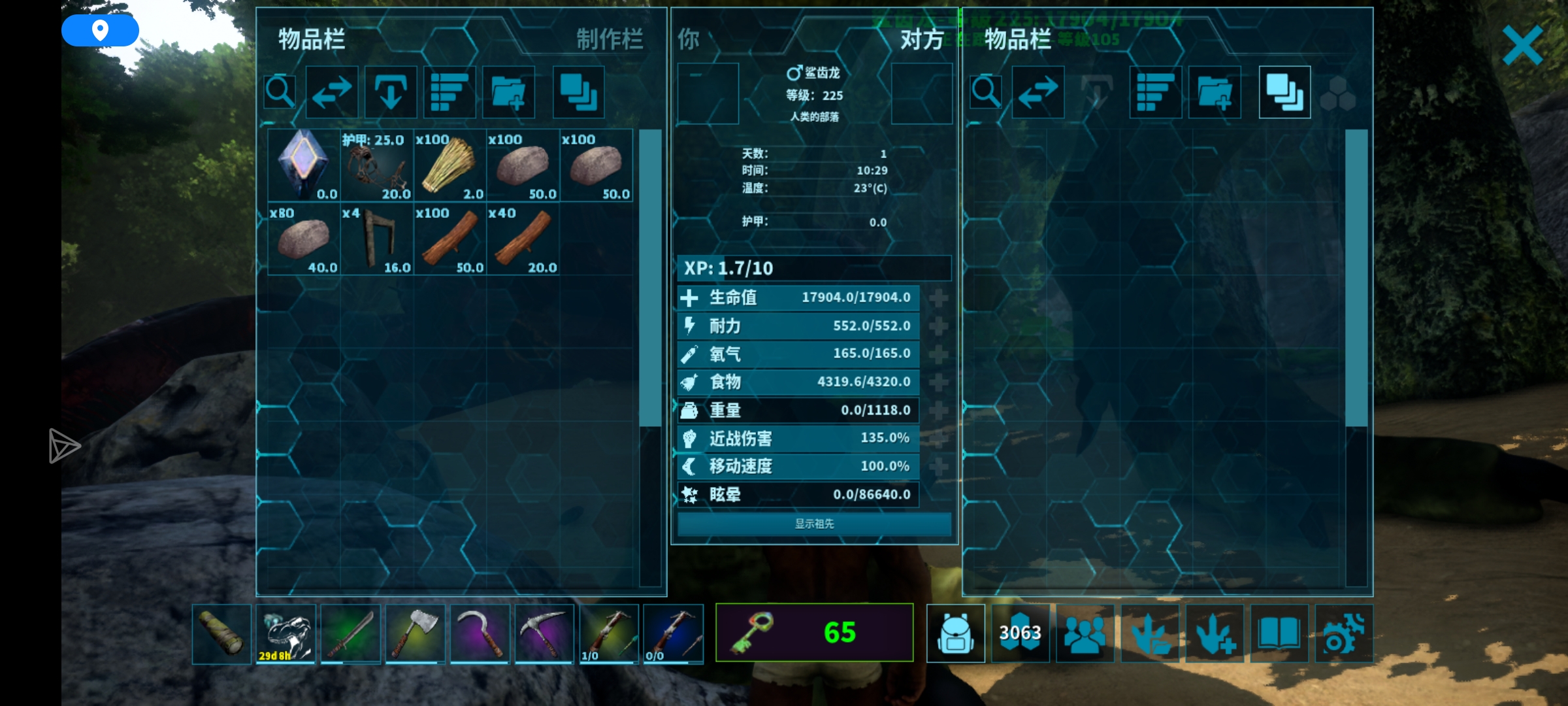Click the blue map pin button

(x=100, y=30)
